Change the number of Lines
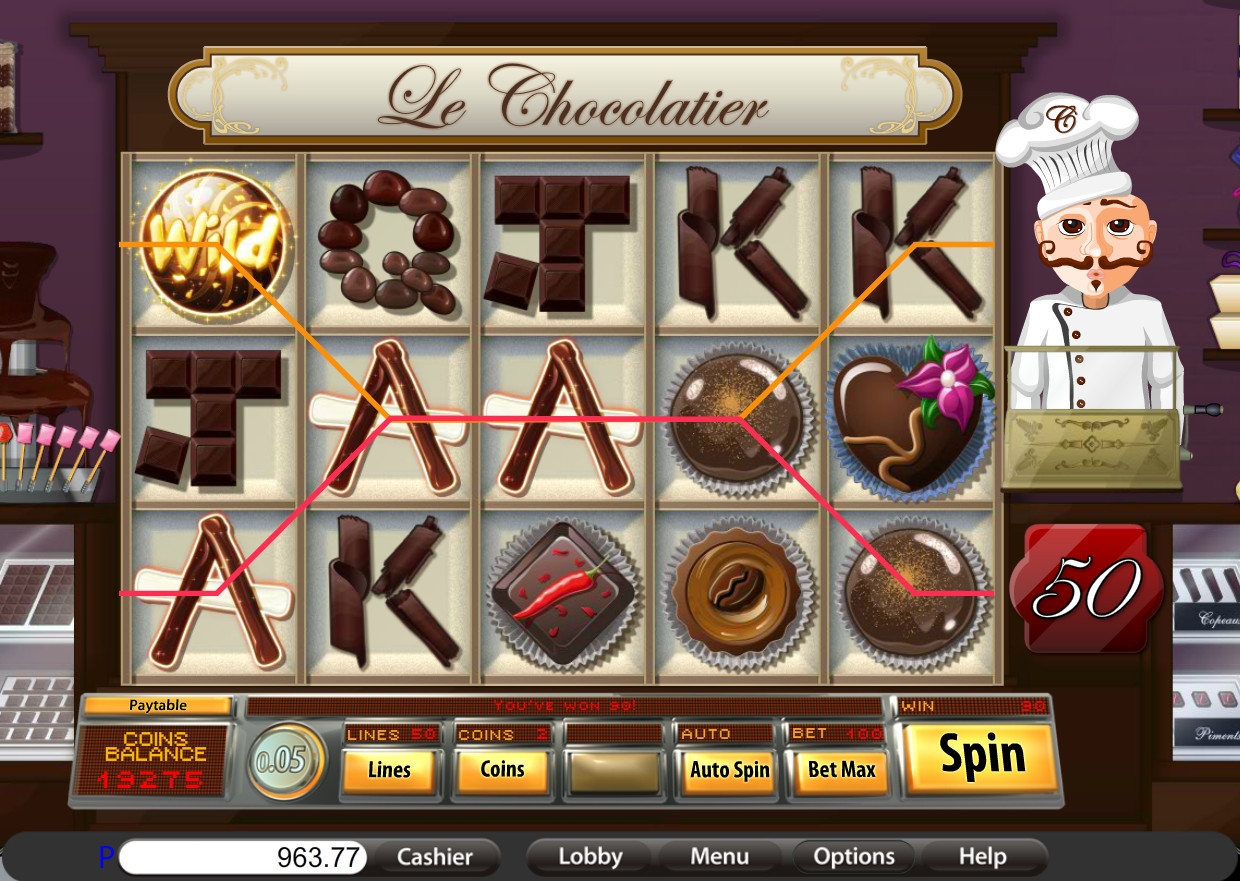 pyautogui.click(x=389, y=770)
